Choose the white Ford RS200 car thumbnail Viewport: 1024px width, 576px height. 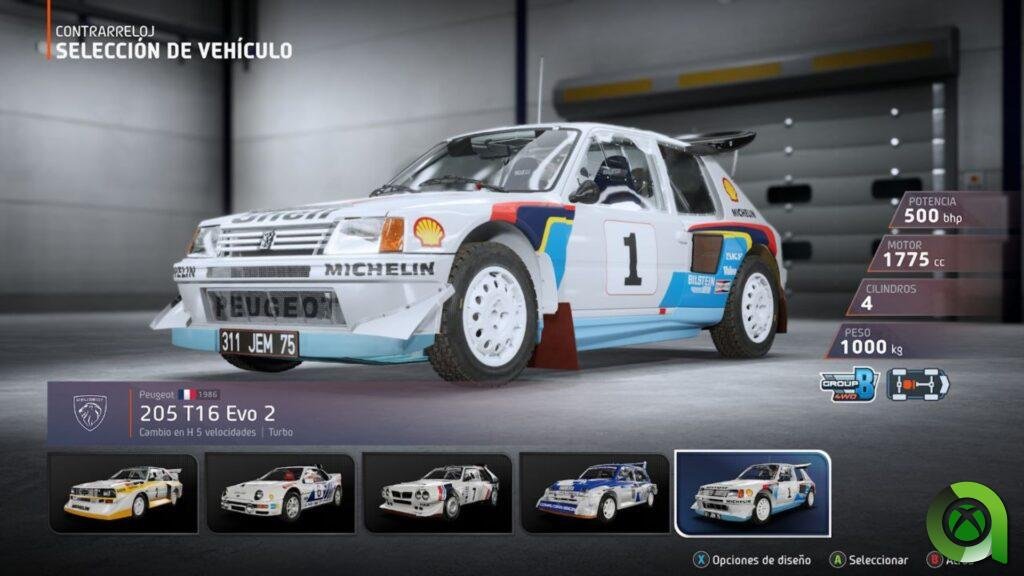[x=280, y=492]
